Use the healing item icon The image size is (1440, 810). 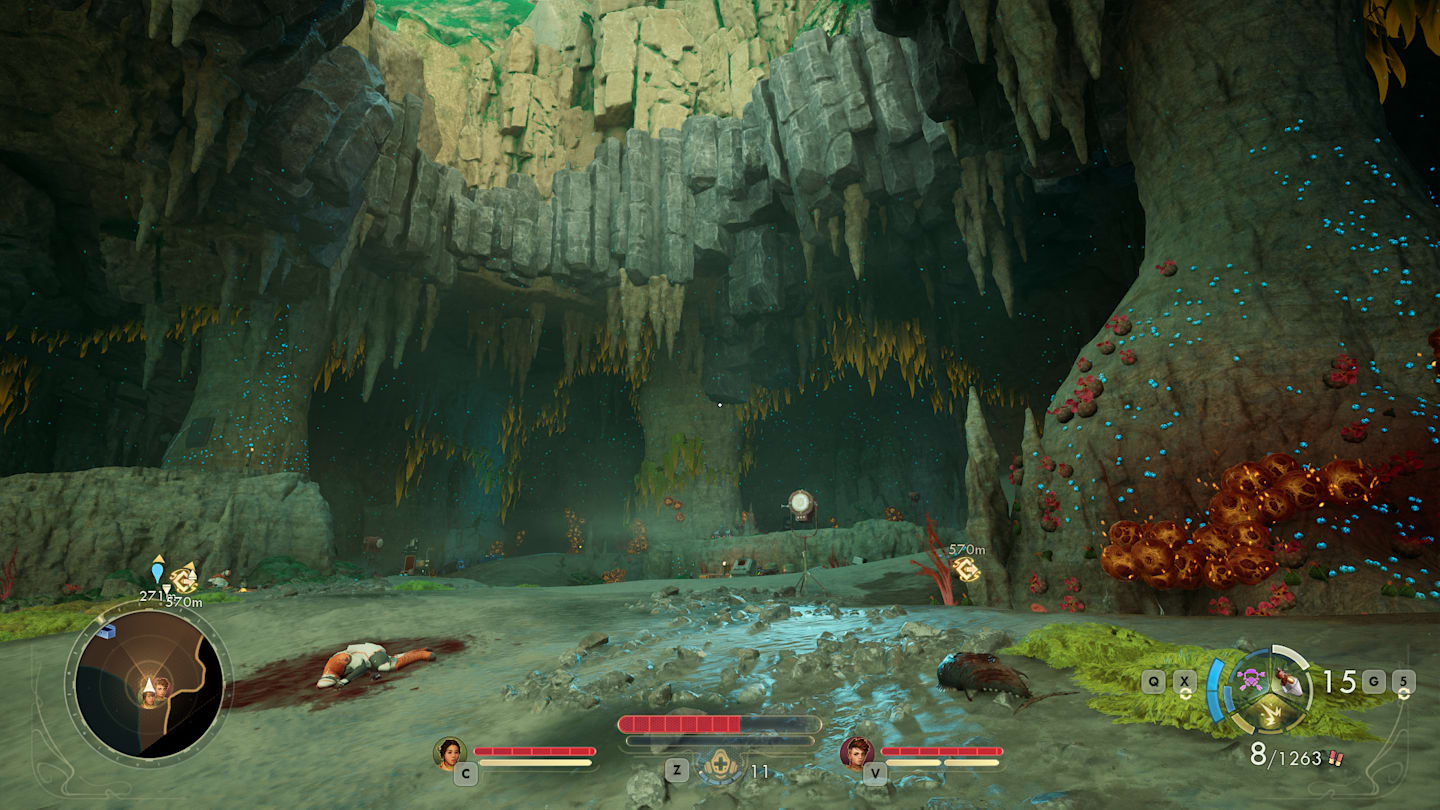(720, 767)
